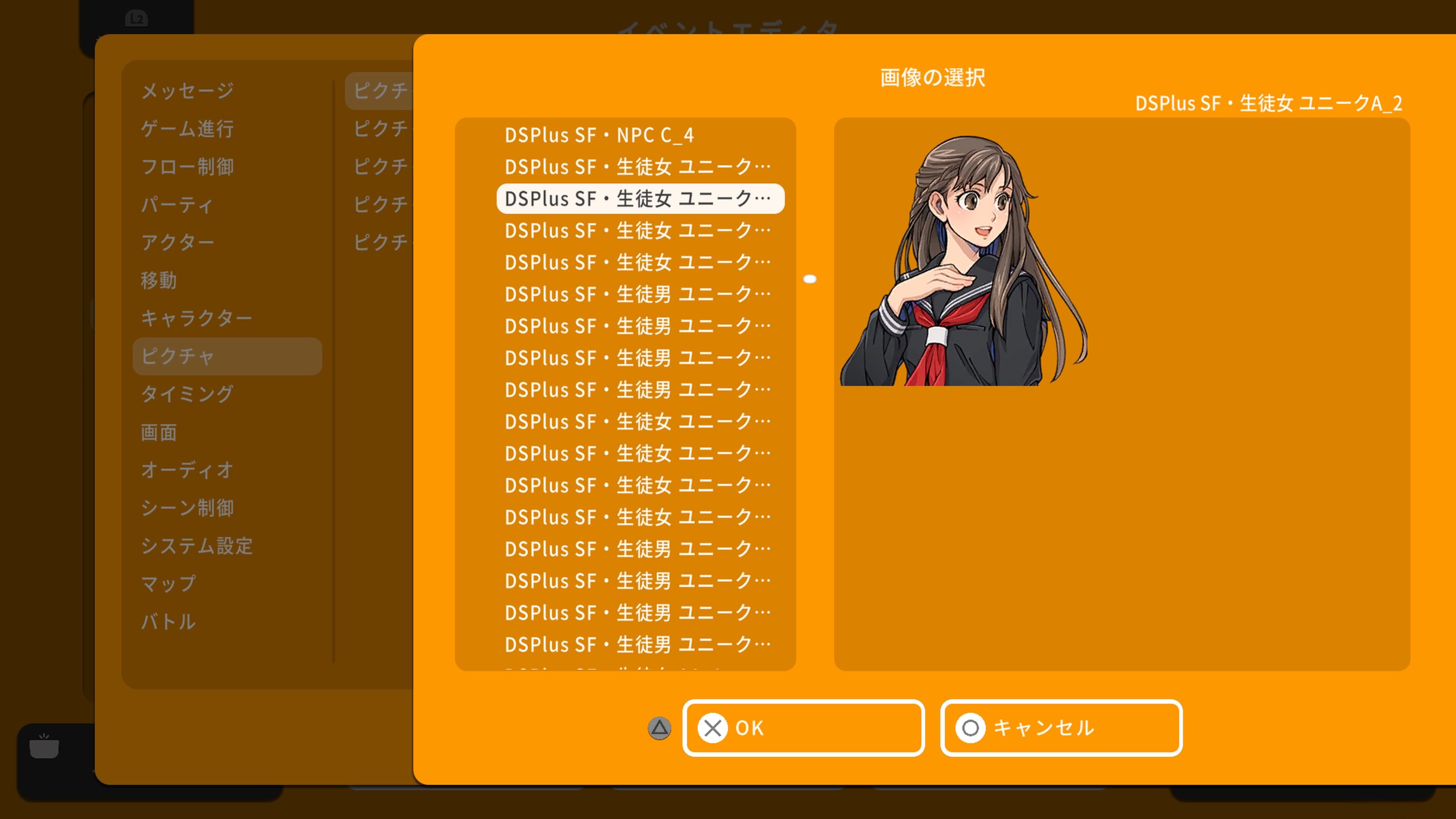Image resolution: width=1456 pixels, height=819 pixels.
Task: Open the 画面 category
Action: [x=159, y=432]
